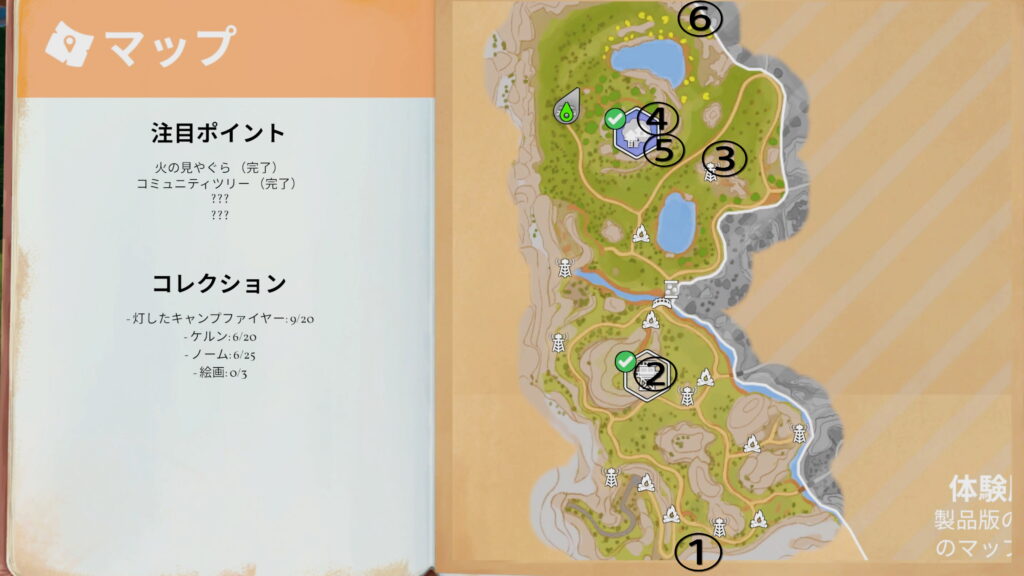Select the circled number 1 map marker

pyautogui.click(x=699, y=551)
